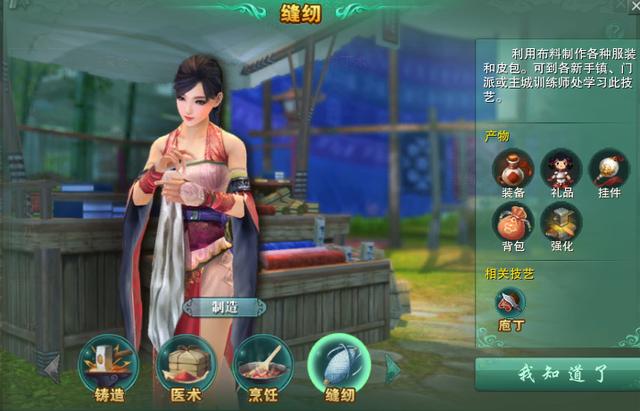Click the 制造 crafting category label
This screenshot has height=411, width=640.
coord(224,306)
